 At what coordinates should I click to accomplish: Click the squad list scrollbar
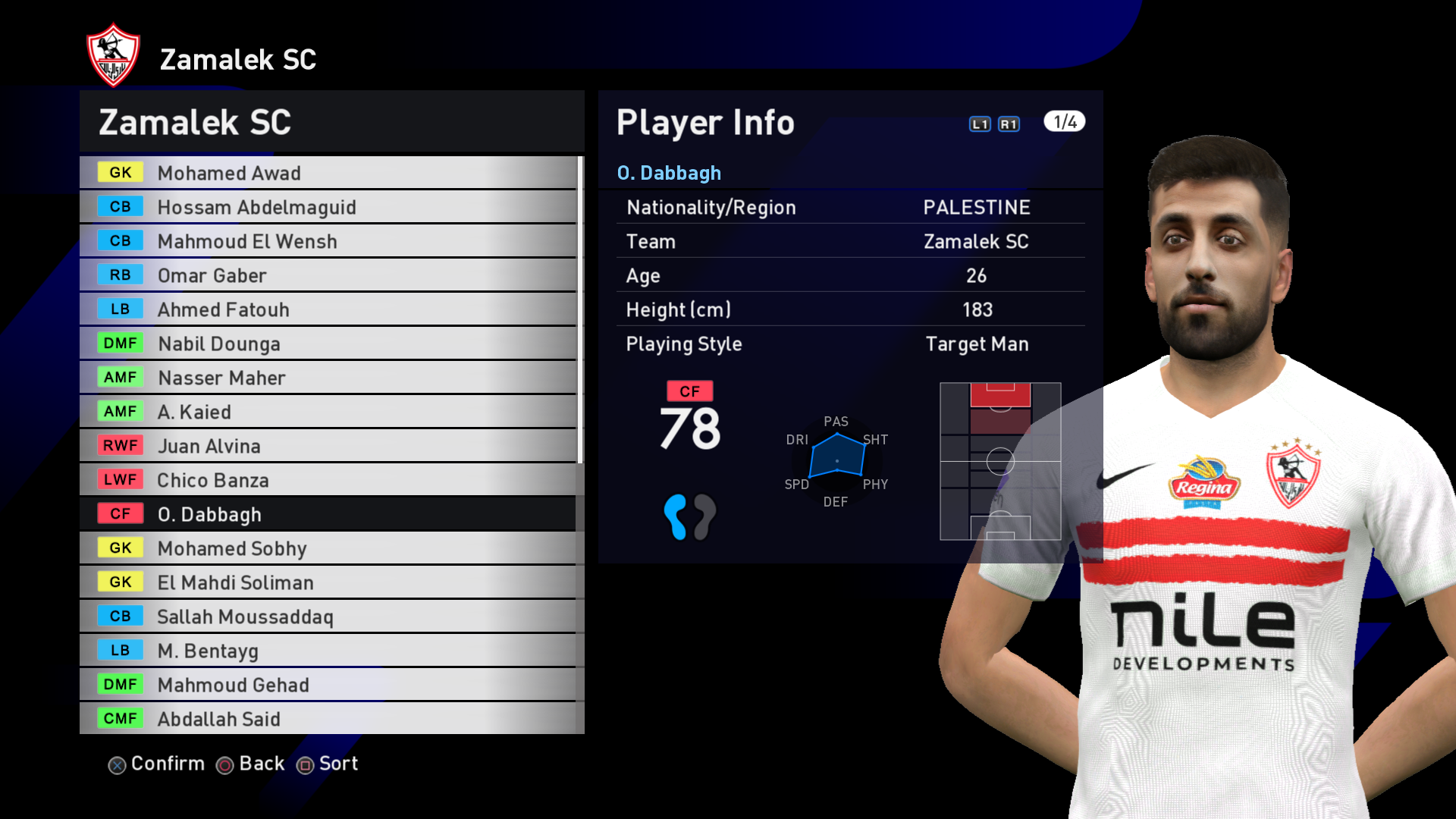pyautogui.click(x=580, y=309)
